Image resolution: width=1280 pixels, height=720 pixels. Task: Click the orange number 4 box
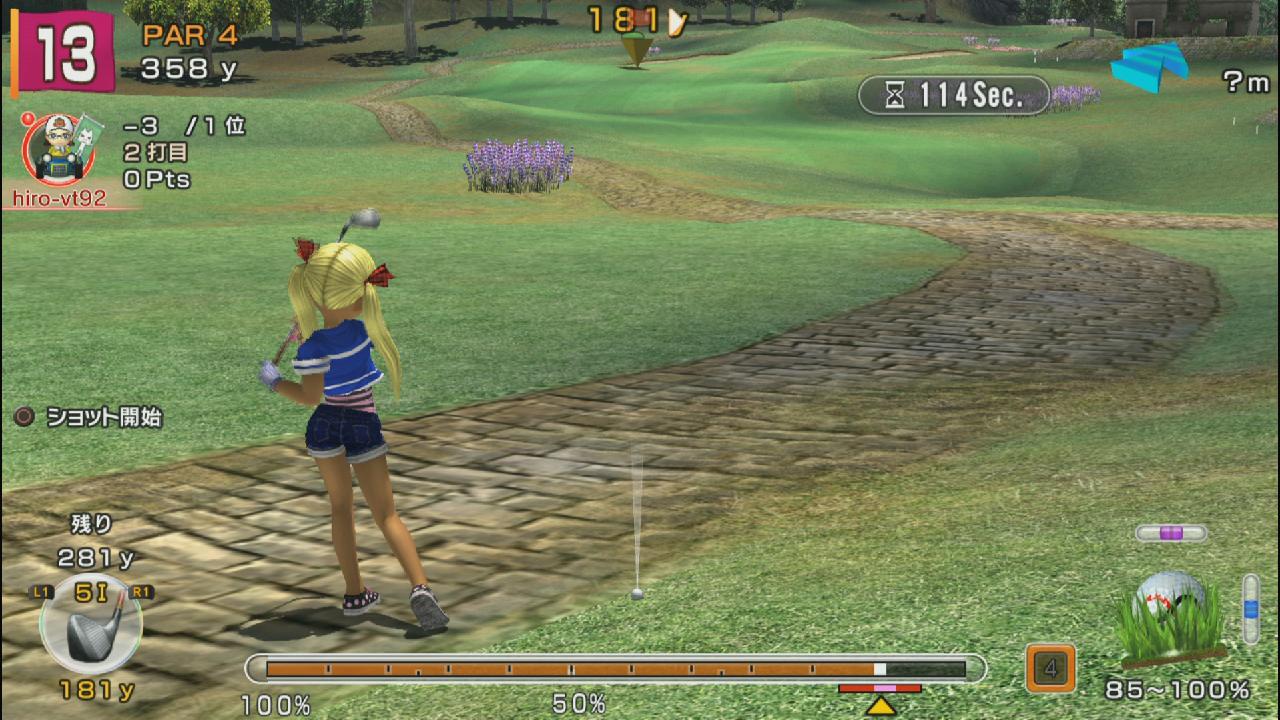pos(1050,668)
